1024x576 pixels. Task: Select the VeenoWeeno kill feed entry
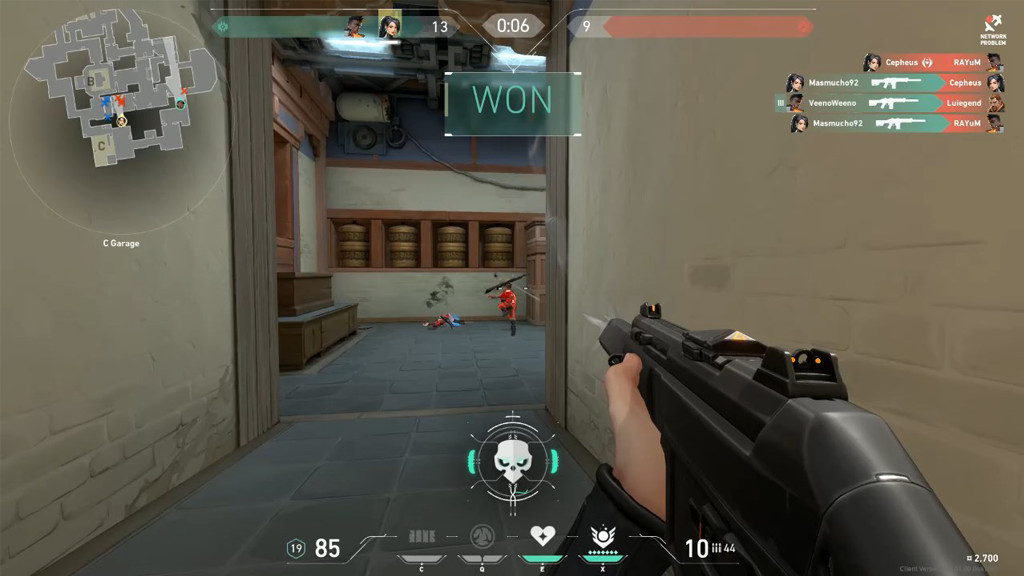(x=890, y=103)
